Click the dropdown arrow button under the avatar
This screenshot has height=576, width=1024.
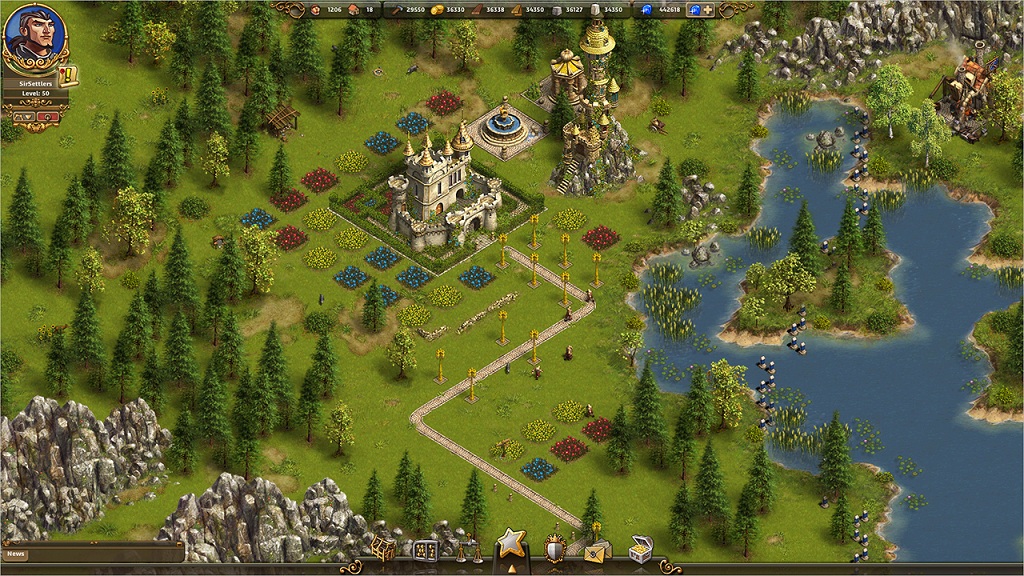pyautogui.click(x=22, y=117)
